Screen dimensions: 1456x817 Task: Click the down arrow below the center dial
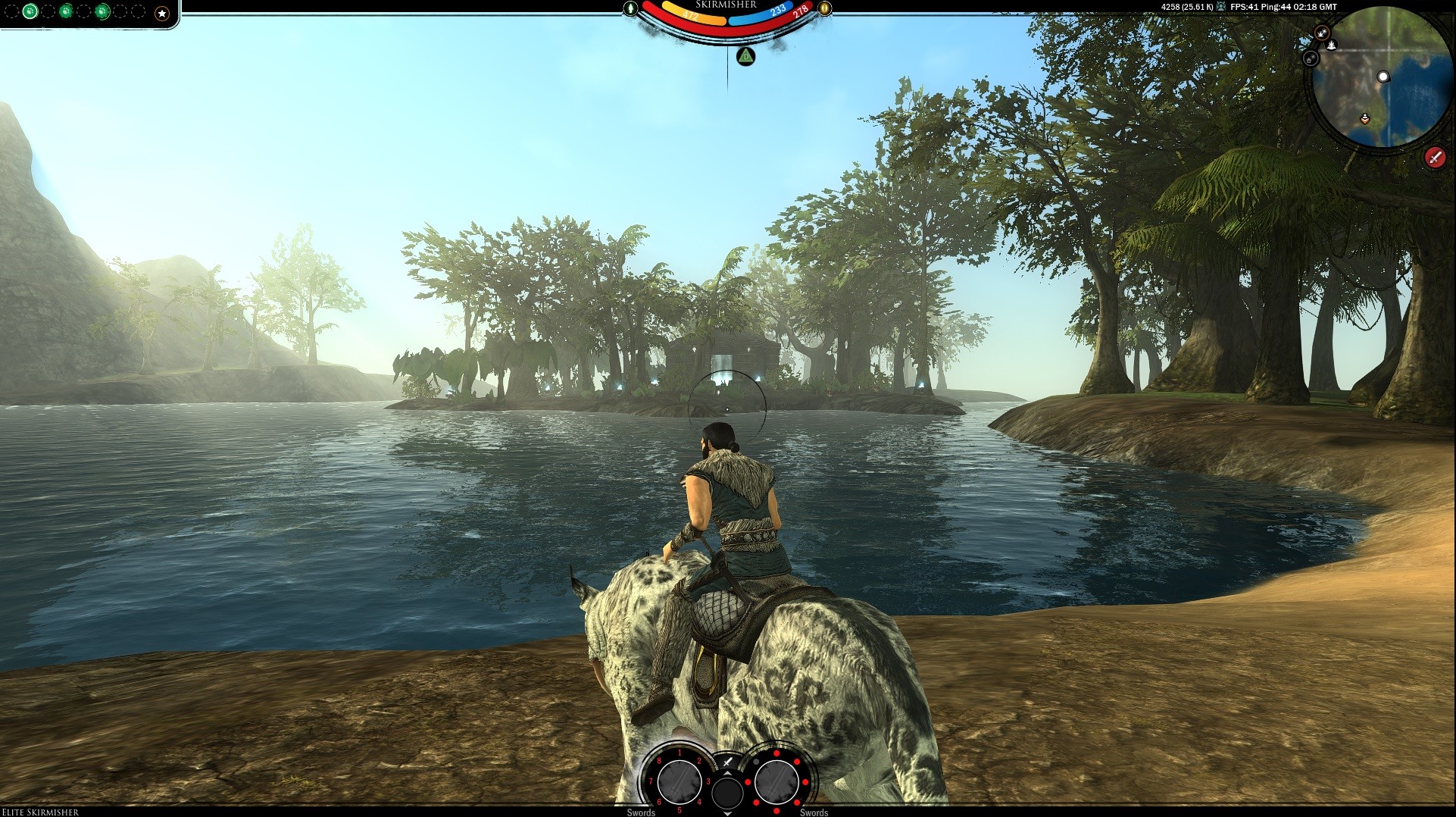tap(728, 813)
